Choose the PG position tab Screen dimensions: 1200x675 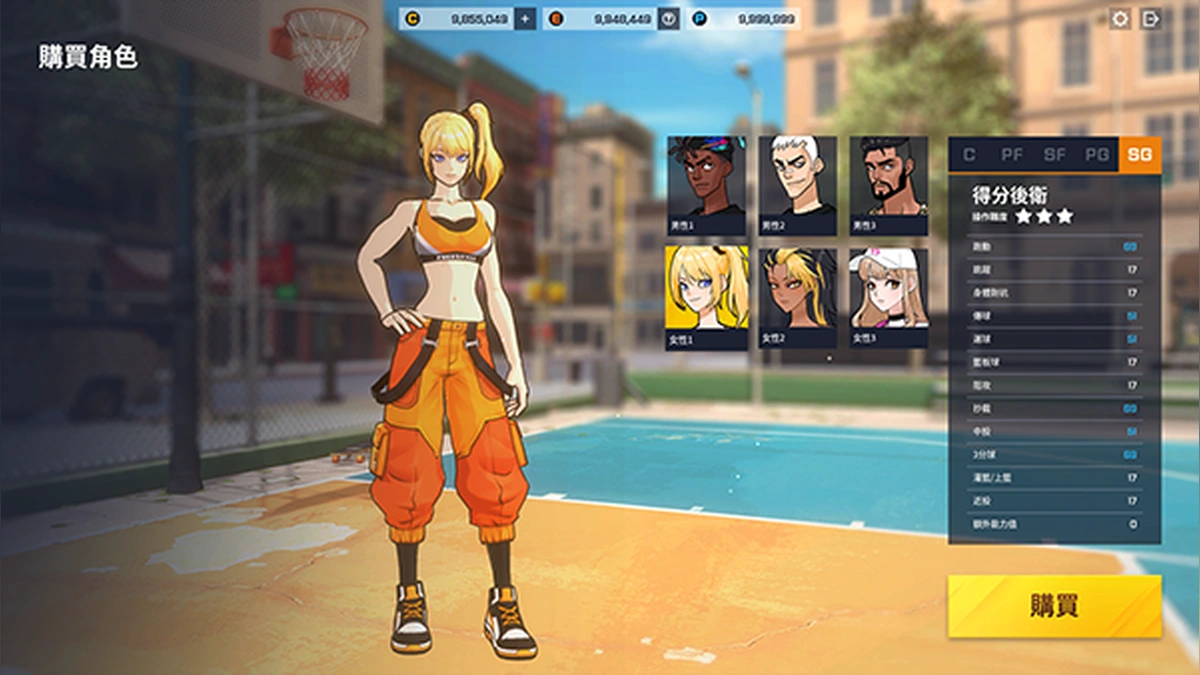click(x=1097, y=155)
